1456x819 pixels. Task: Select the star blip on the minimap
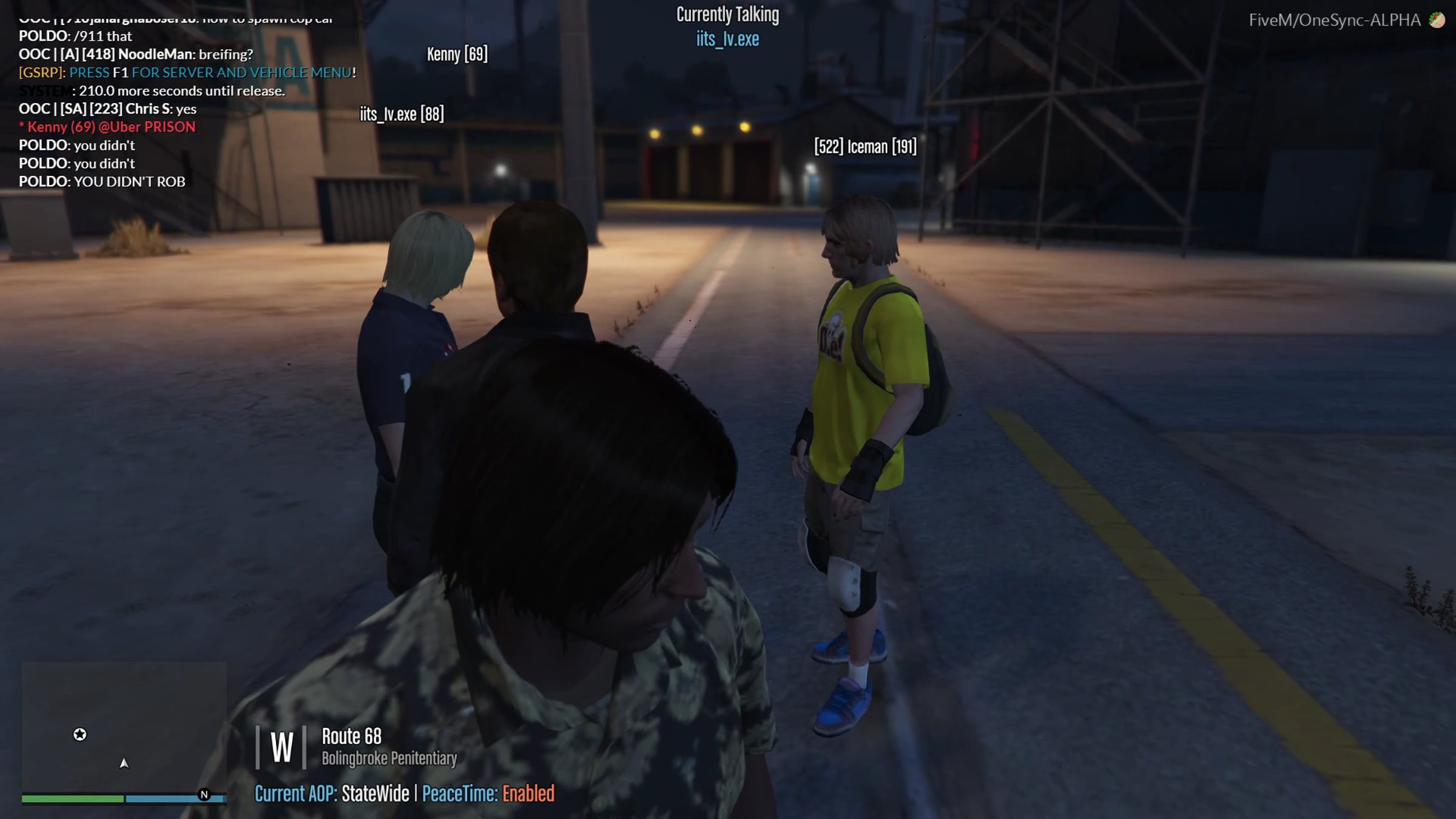click(x=80, y=735)
